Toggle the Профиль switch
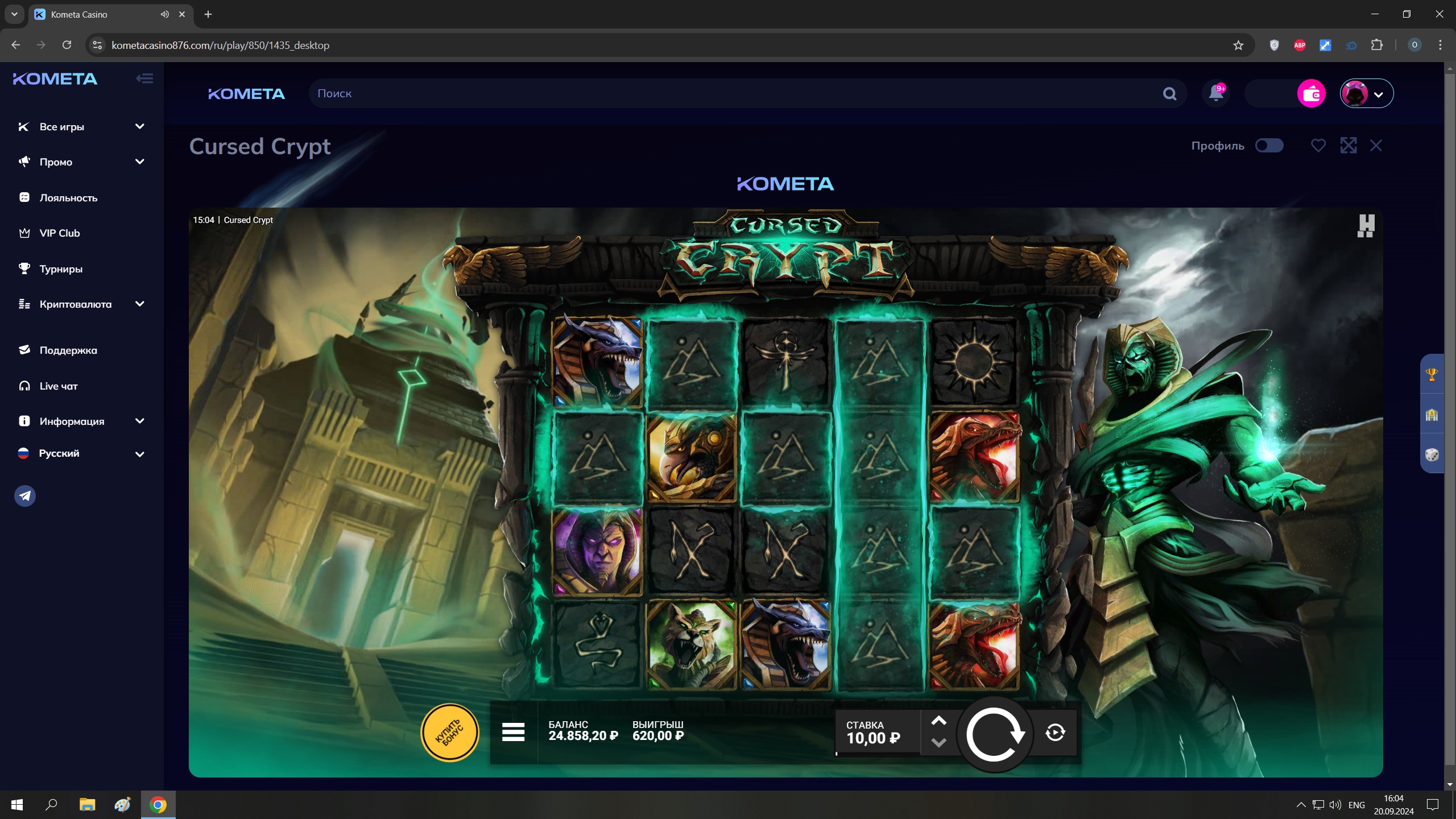 tap(1269, 146)
